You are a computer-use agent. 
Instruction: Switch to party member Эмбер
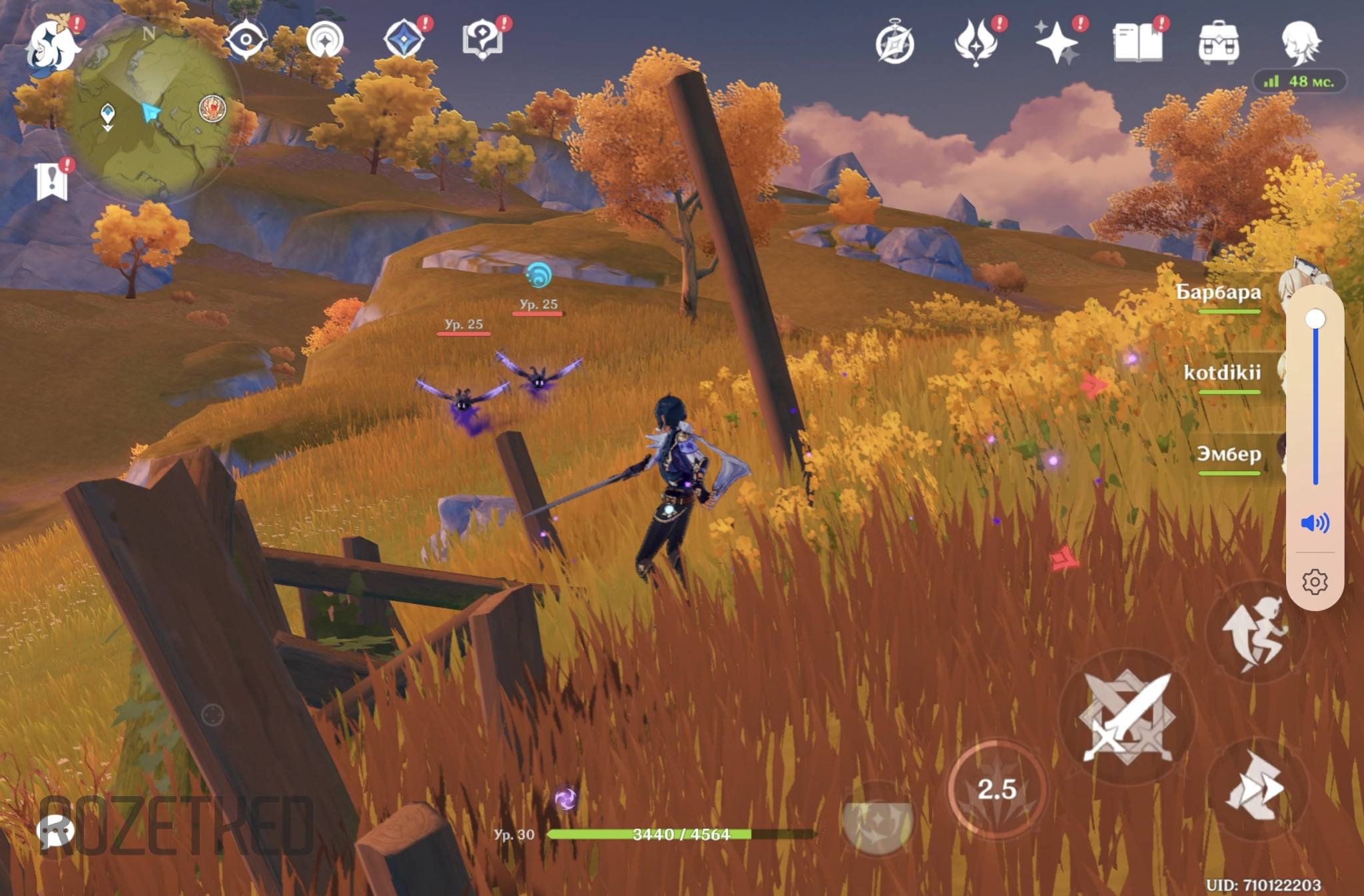coord(1229,455)
